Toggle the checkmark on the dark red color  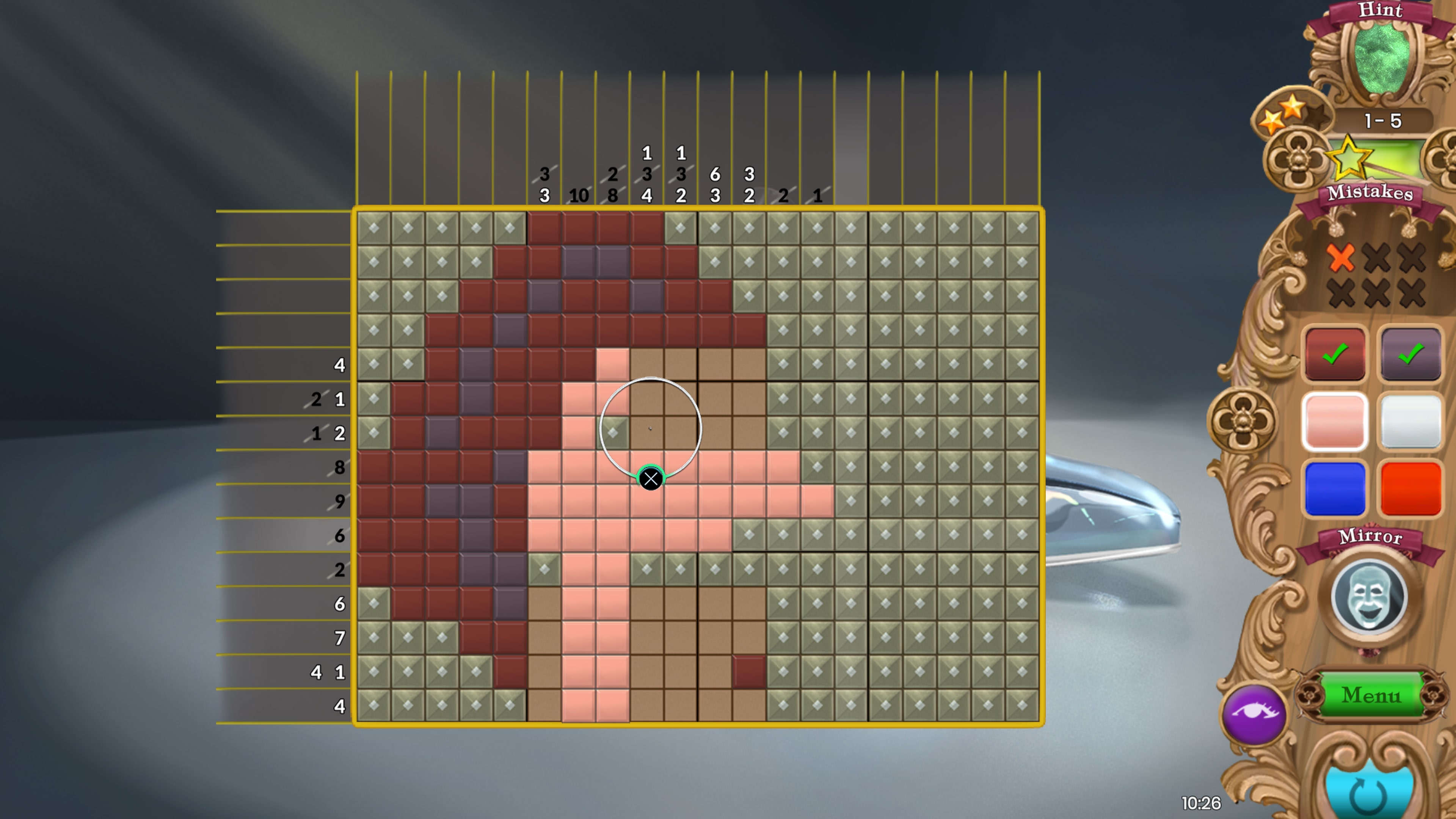(x=1335, y=355)
